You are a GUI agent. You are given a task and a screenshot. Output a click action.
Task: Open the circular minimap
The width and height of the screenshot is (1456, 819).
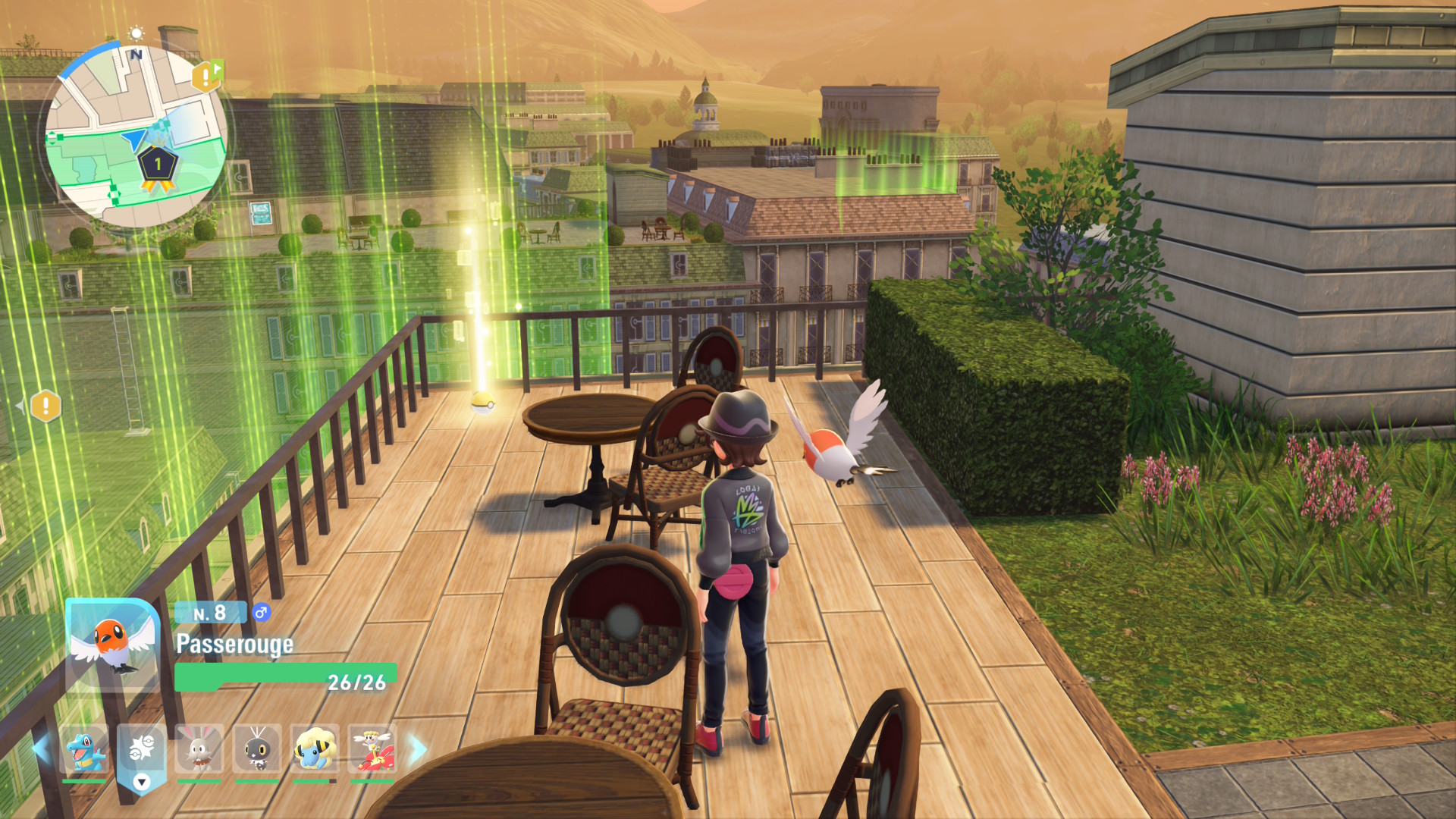tap(136, 136)
